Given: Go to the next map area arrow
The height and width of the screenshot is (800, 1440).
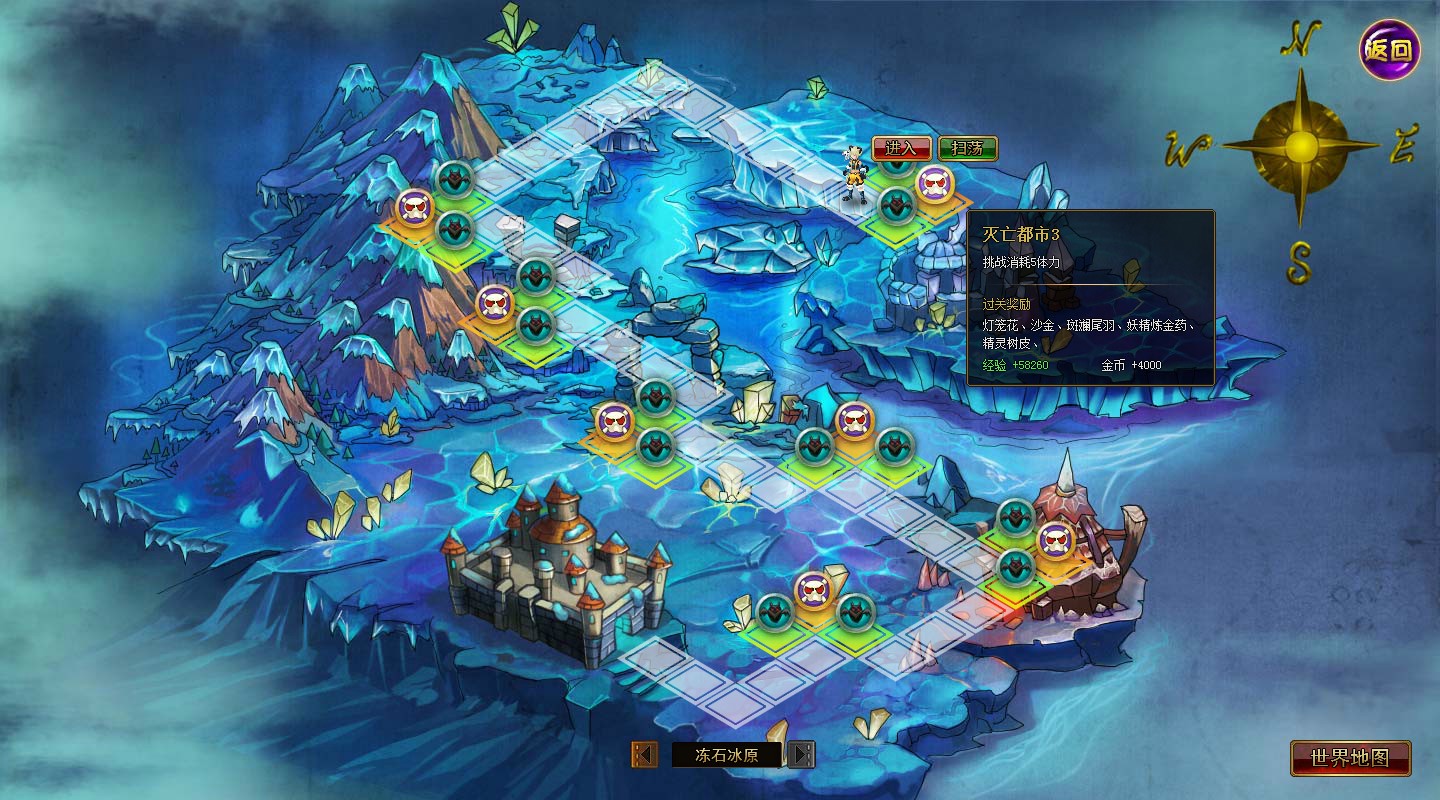Looking at the screenshot, I should (801, 754).
